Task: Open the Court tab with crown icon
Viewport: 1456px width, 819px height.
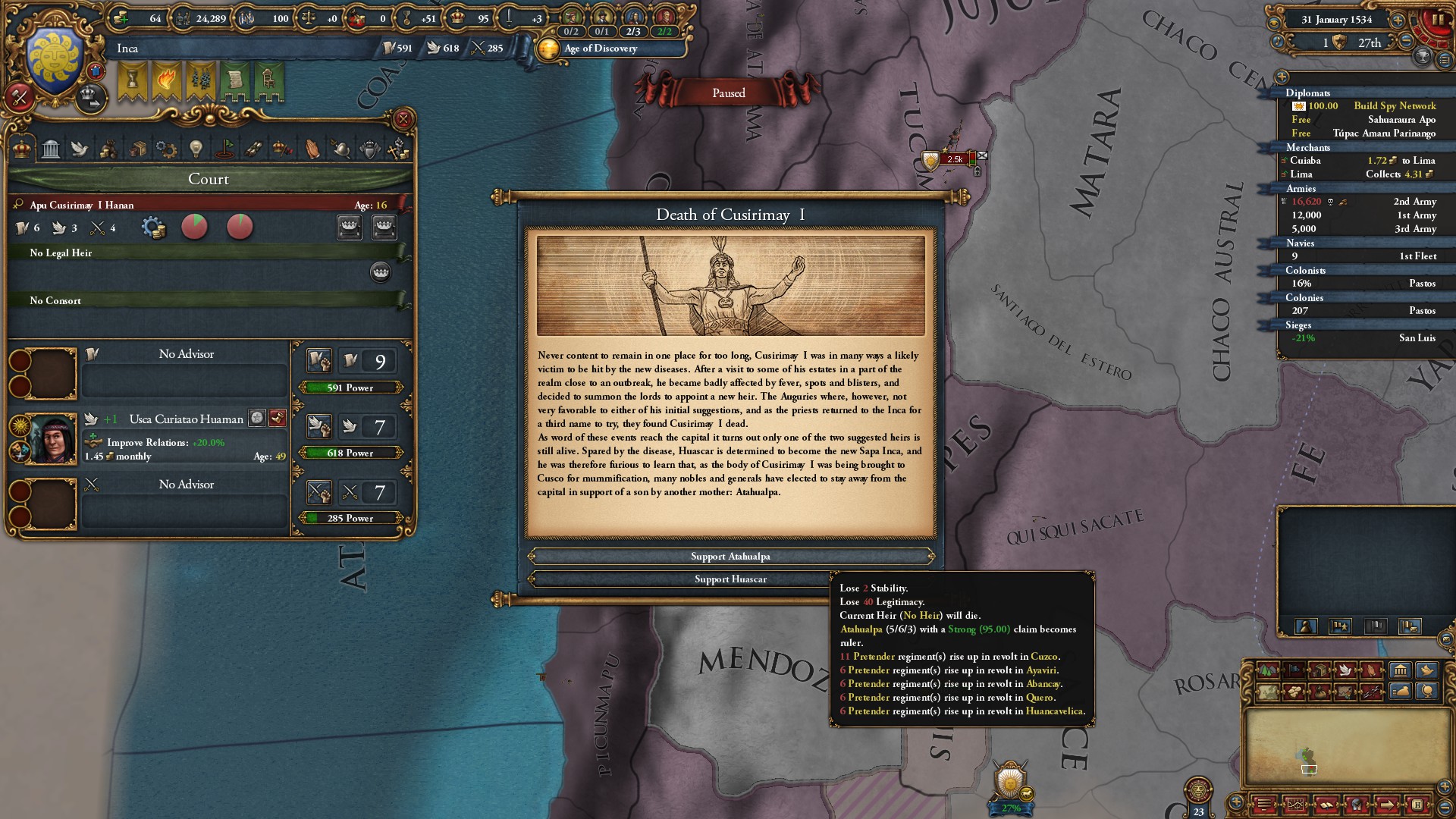Action: pyautogui.click(x=22, y=149)
